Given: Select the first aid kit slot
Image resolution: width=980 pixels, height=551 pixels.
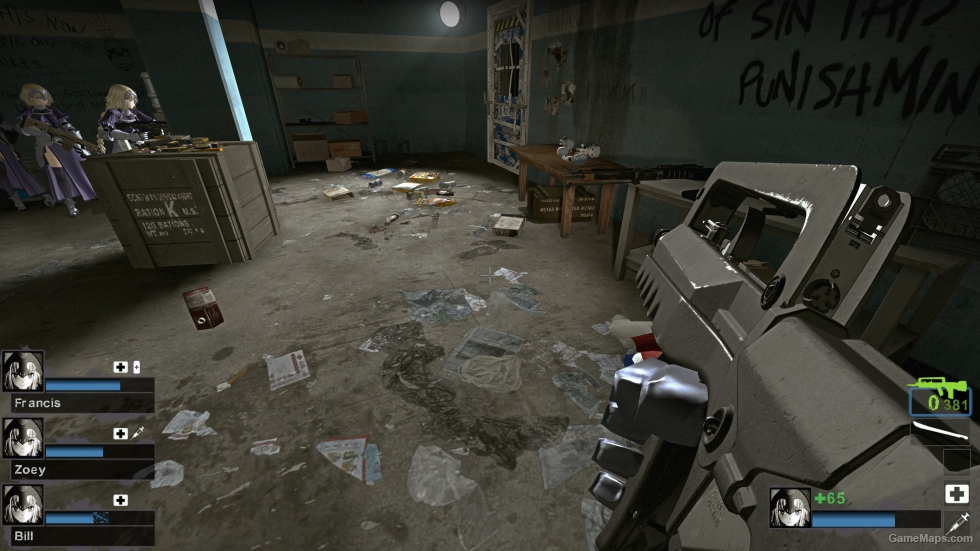Looking at the screenshot, I should coord(956,493).
